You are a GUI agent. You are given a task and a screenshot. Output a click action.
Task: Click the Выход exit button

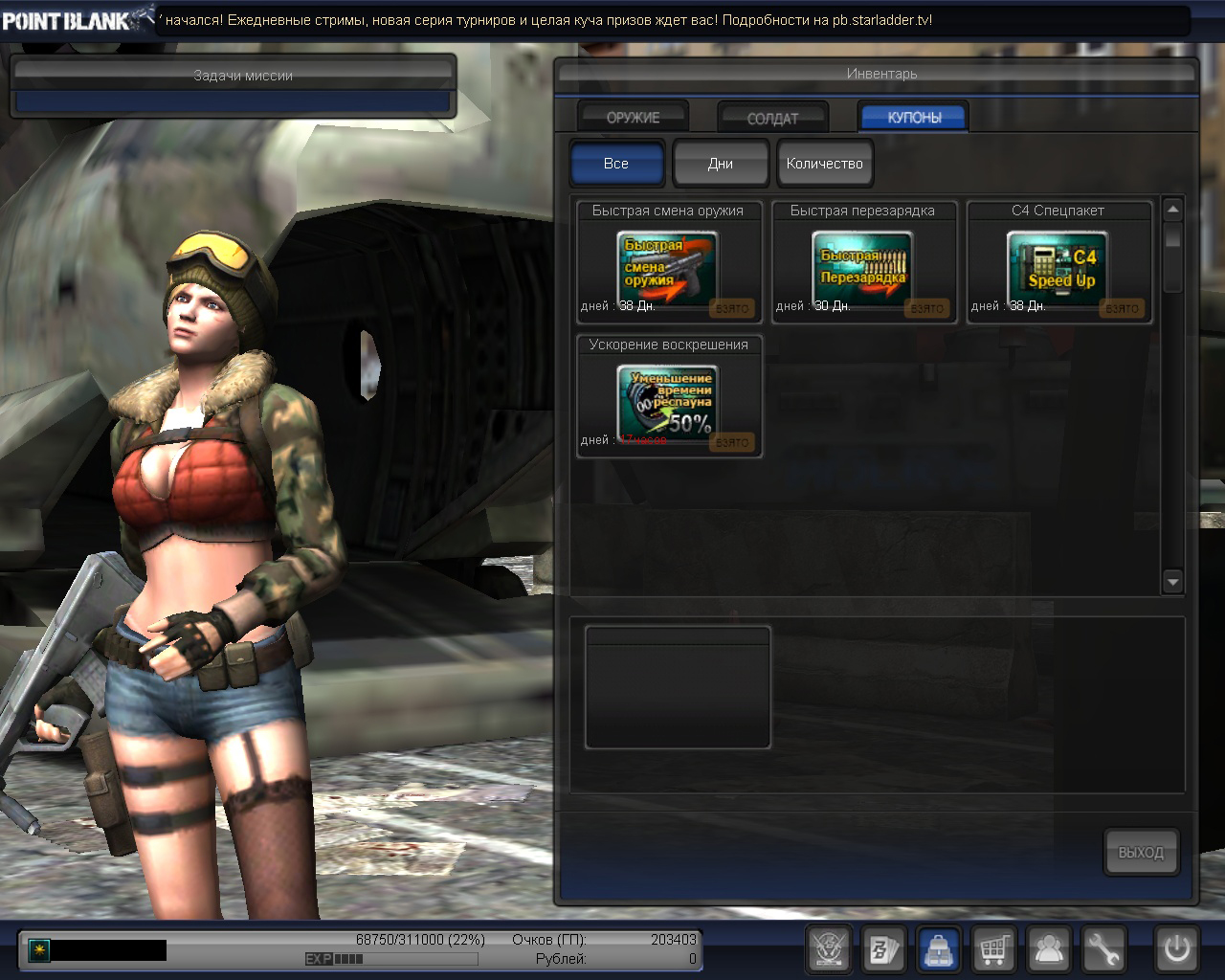tap(1141, 852)
